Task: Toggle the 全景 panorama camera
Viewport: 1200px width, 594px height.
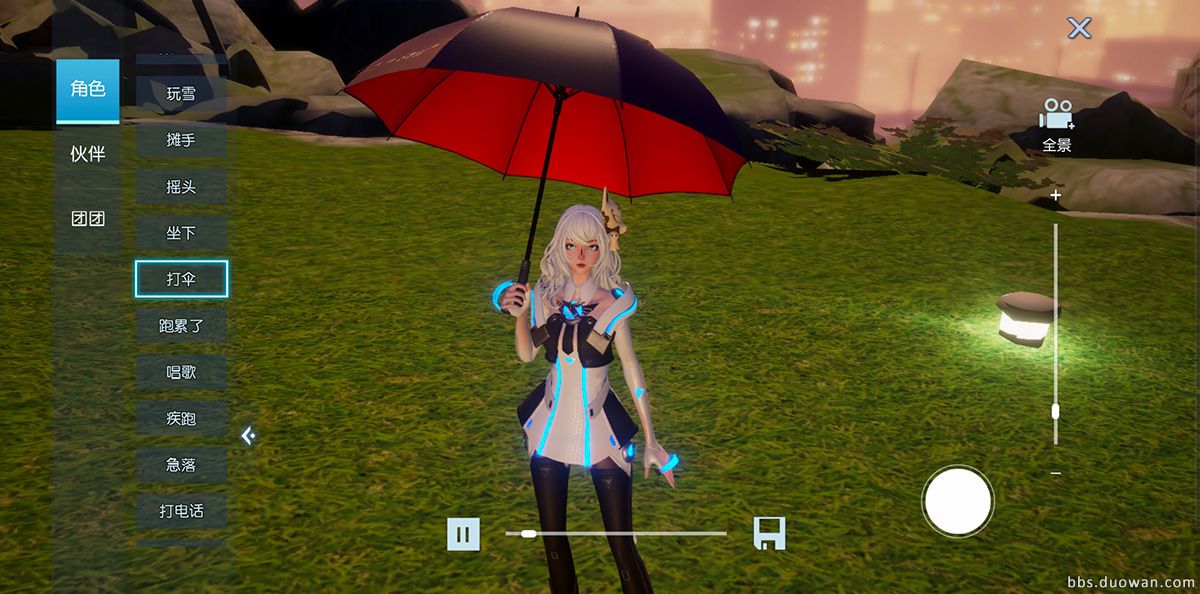Action: tap(1056, 124)
